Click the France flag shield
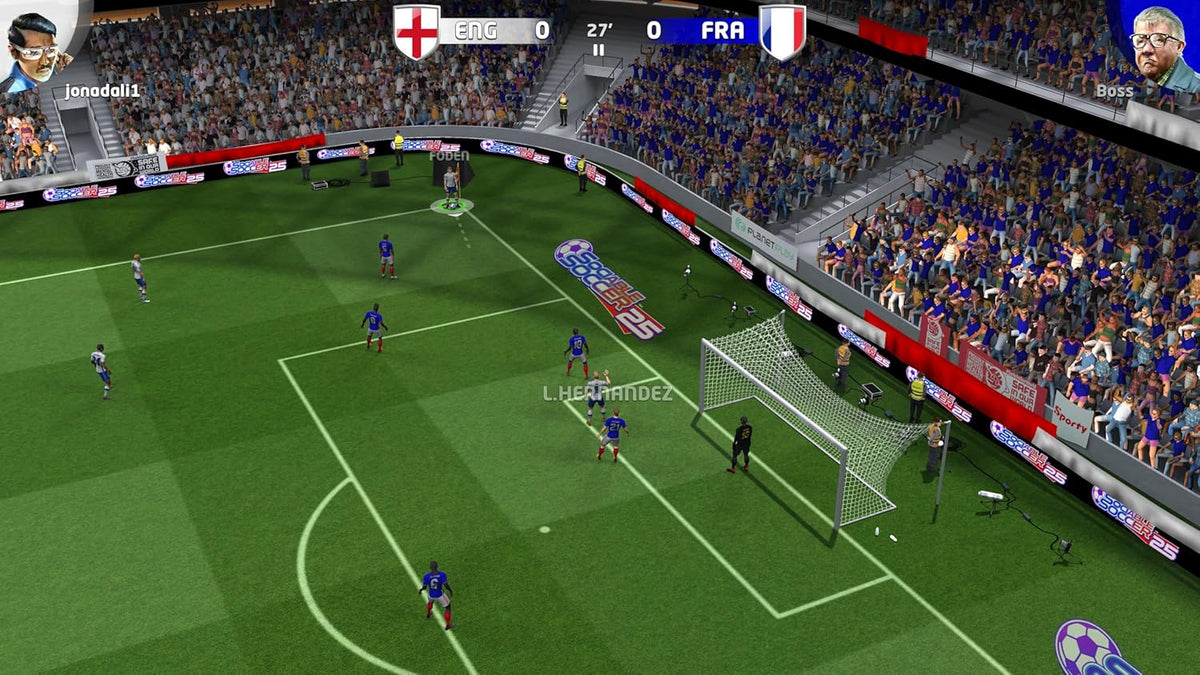Viewport: 1200px width, 675px height. coord(782,31)
